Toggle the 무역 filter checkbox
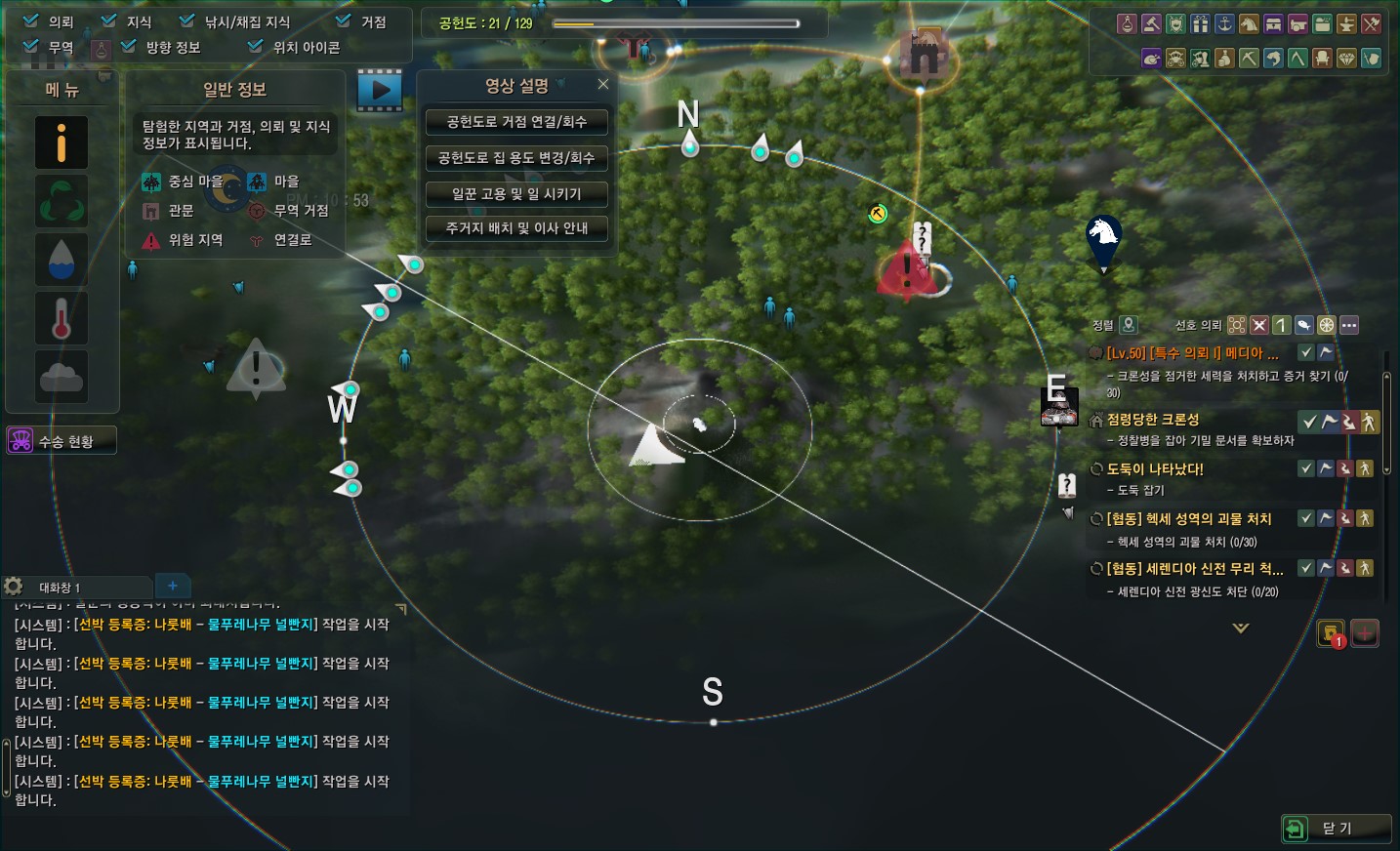 (31, 46)
